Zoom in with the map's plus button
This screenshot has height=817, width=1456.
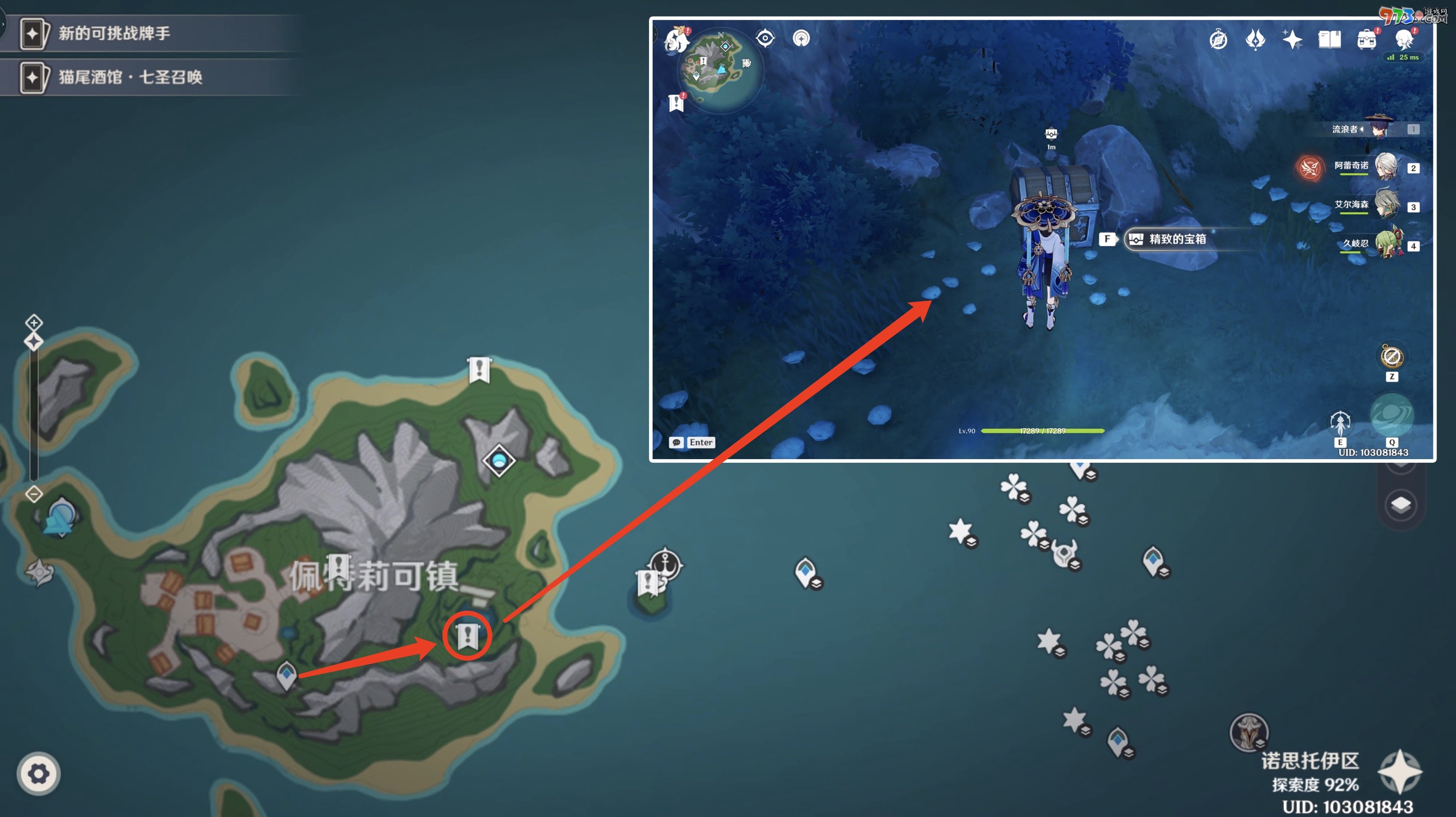(x=34, y=323)
